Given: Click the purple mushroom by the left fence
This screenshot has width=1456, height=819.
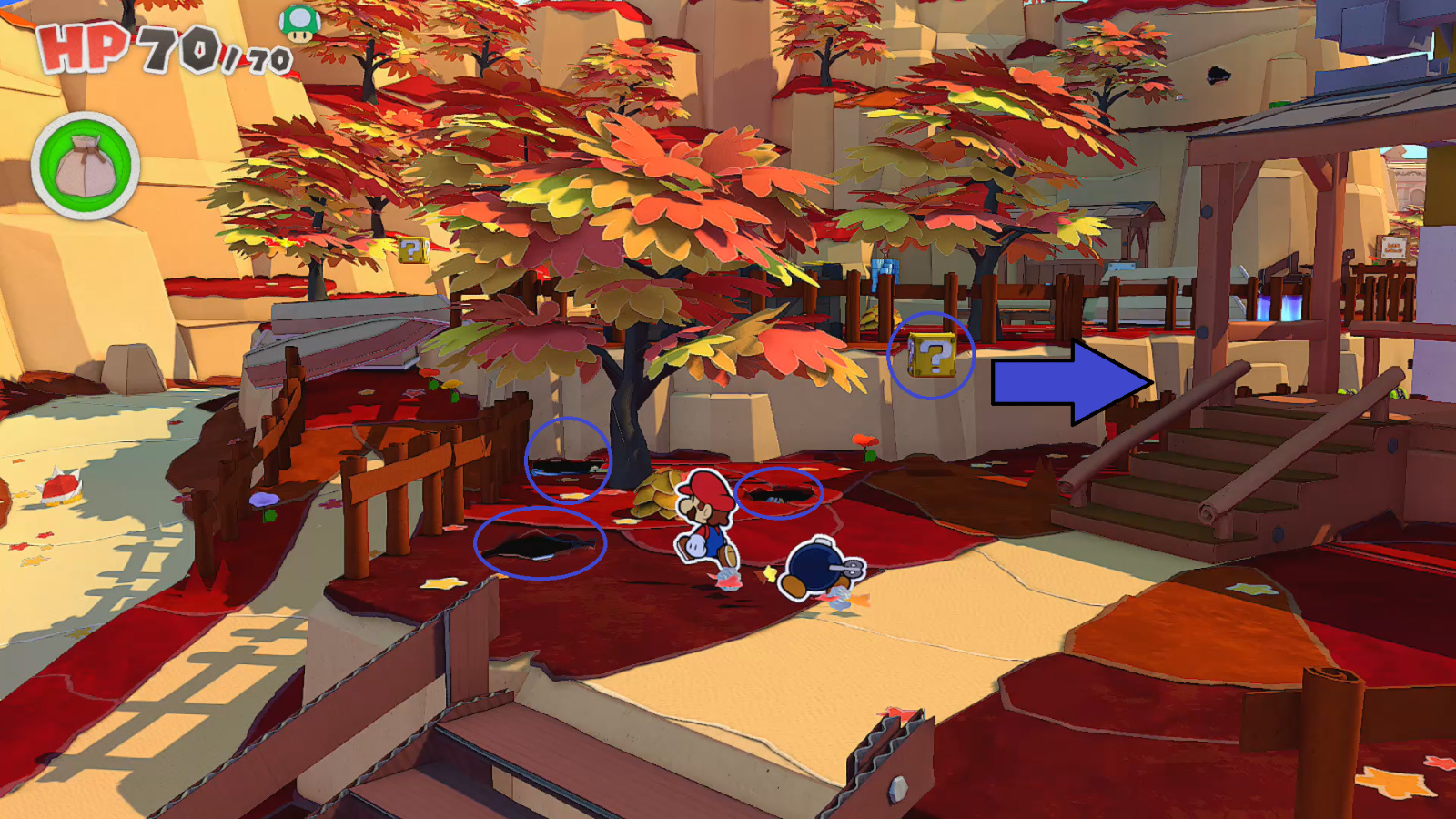Looking at the screenshot, I should 265,499.
